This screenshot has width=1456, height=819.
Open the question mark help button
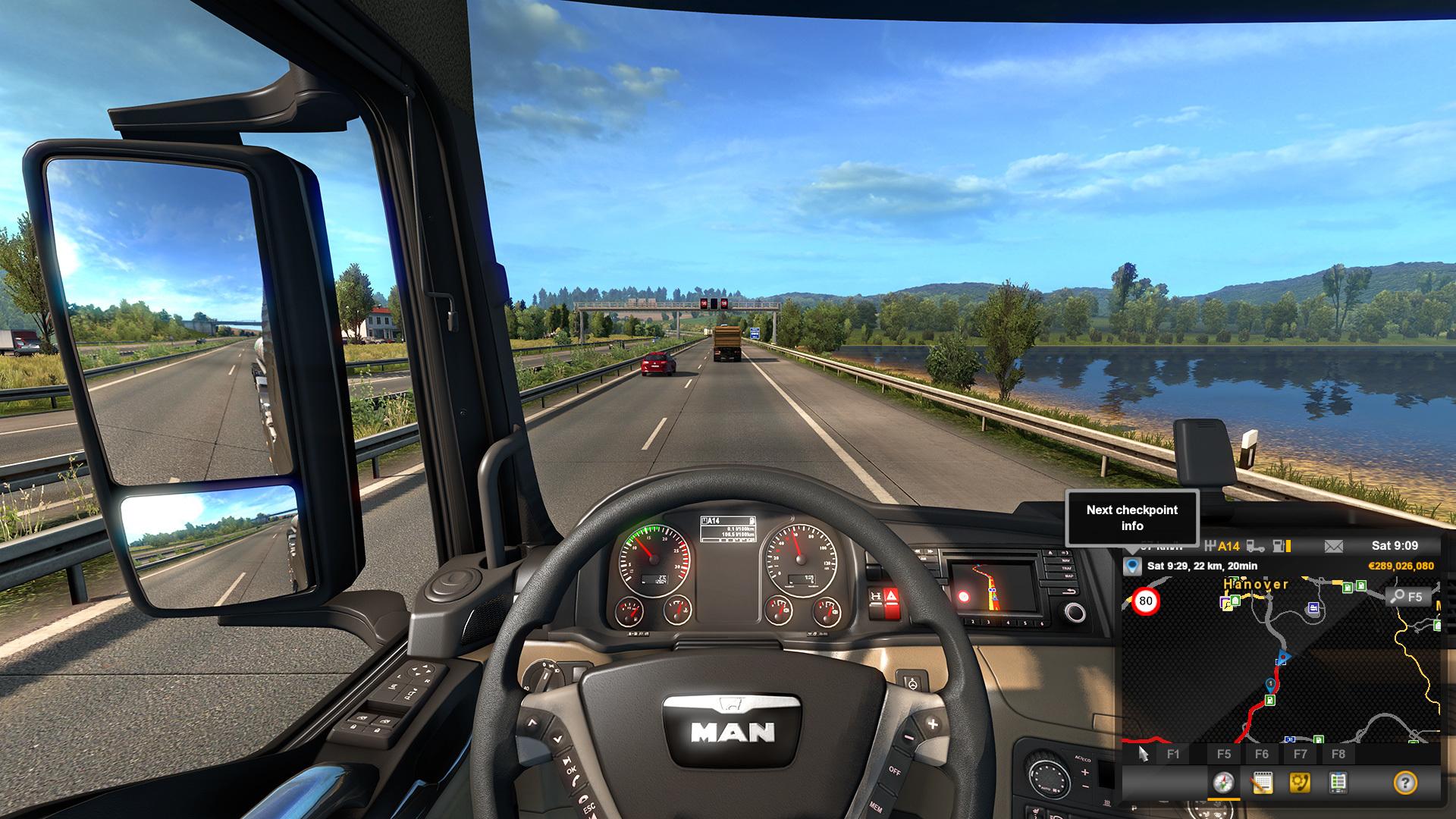[1405, 783]
